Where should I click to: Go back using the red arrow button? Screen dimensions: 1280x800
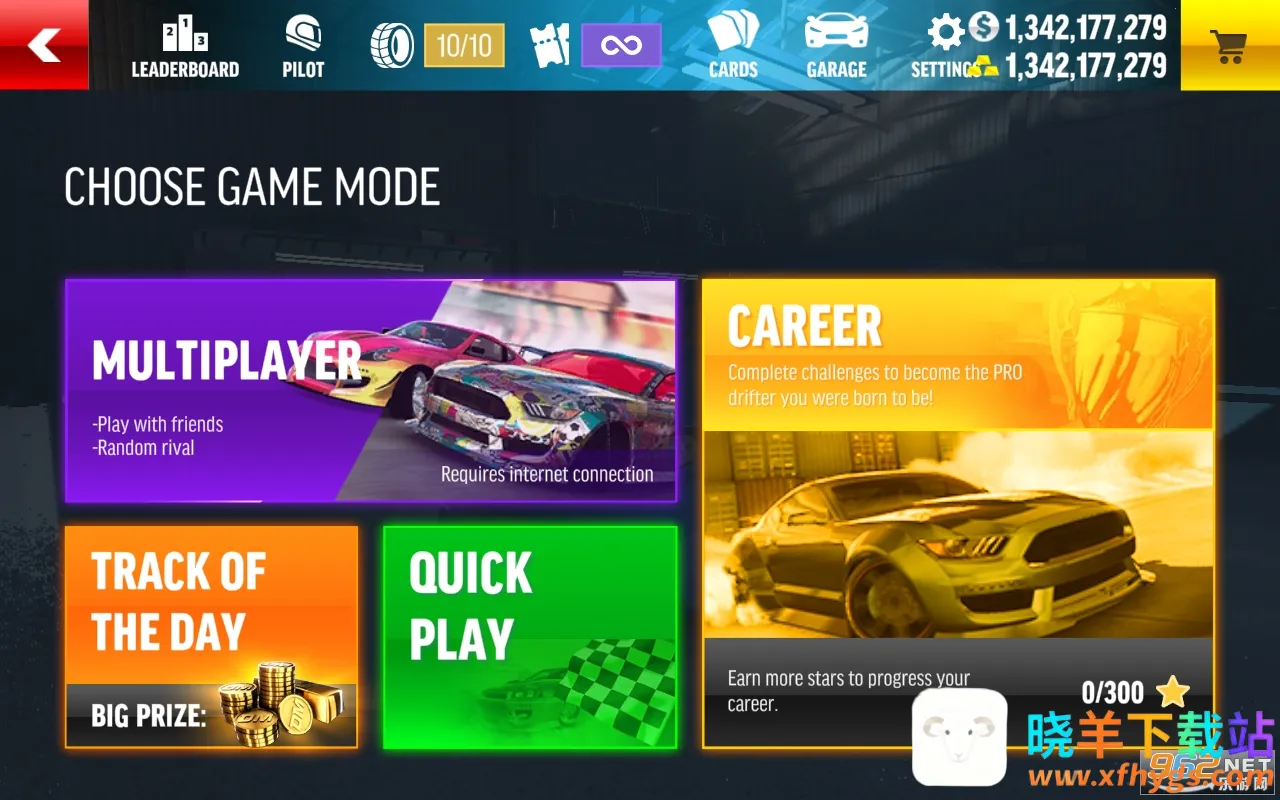(44, 45)
